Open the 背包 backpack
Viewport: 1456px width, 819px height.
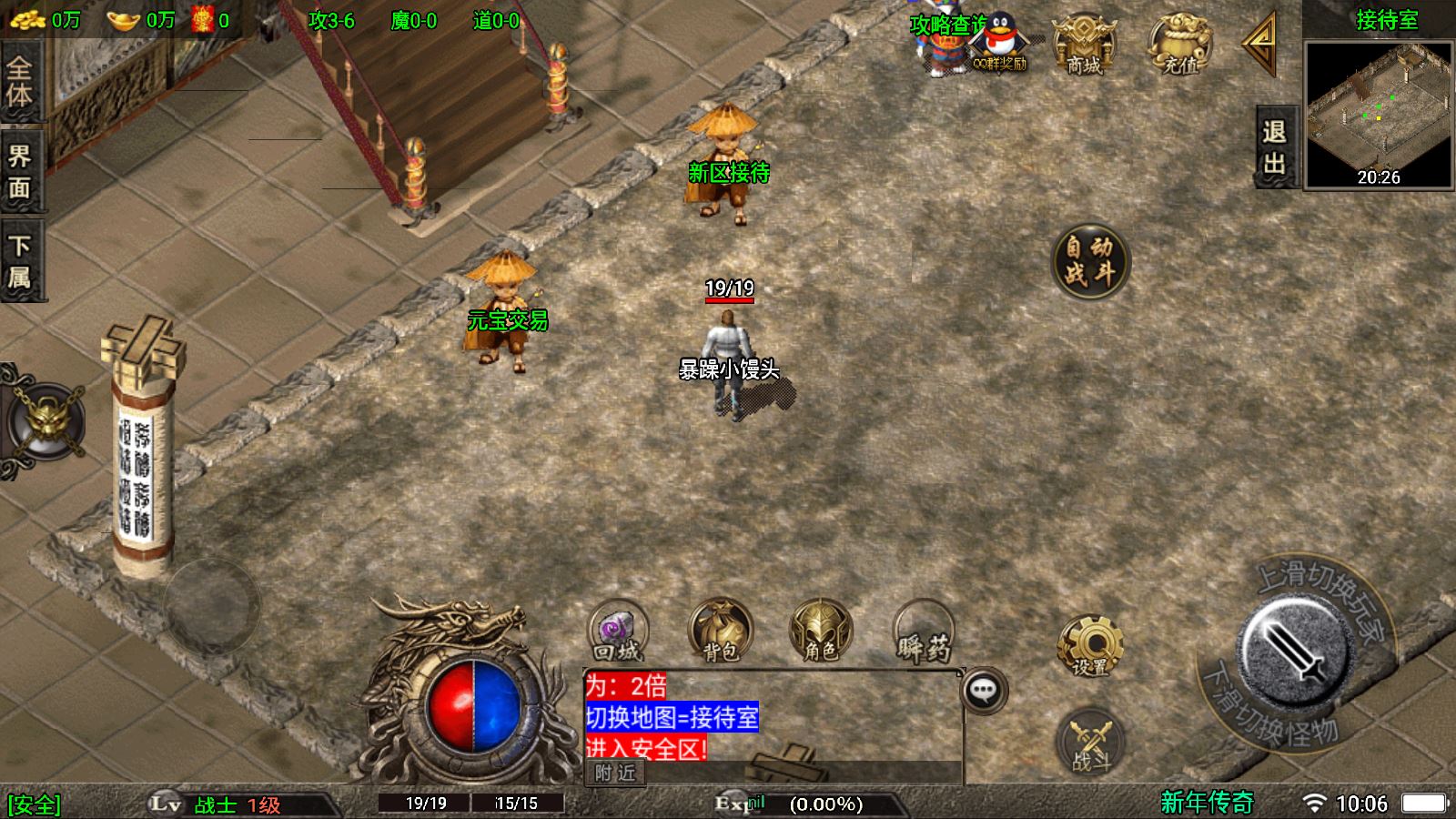coord(720,631)
